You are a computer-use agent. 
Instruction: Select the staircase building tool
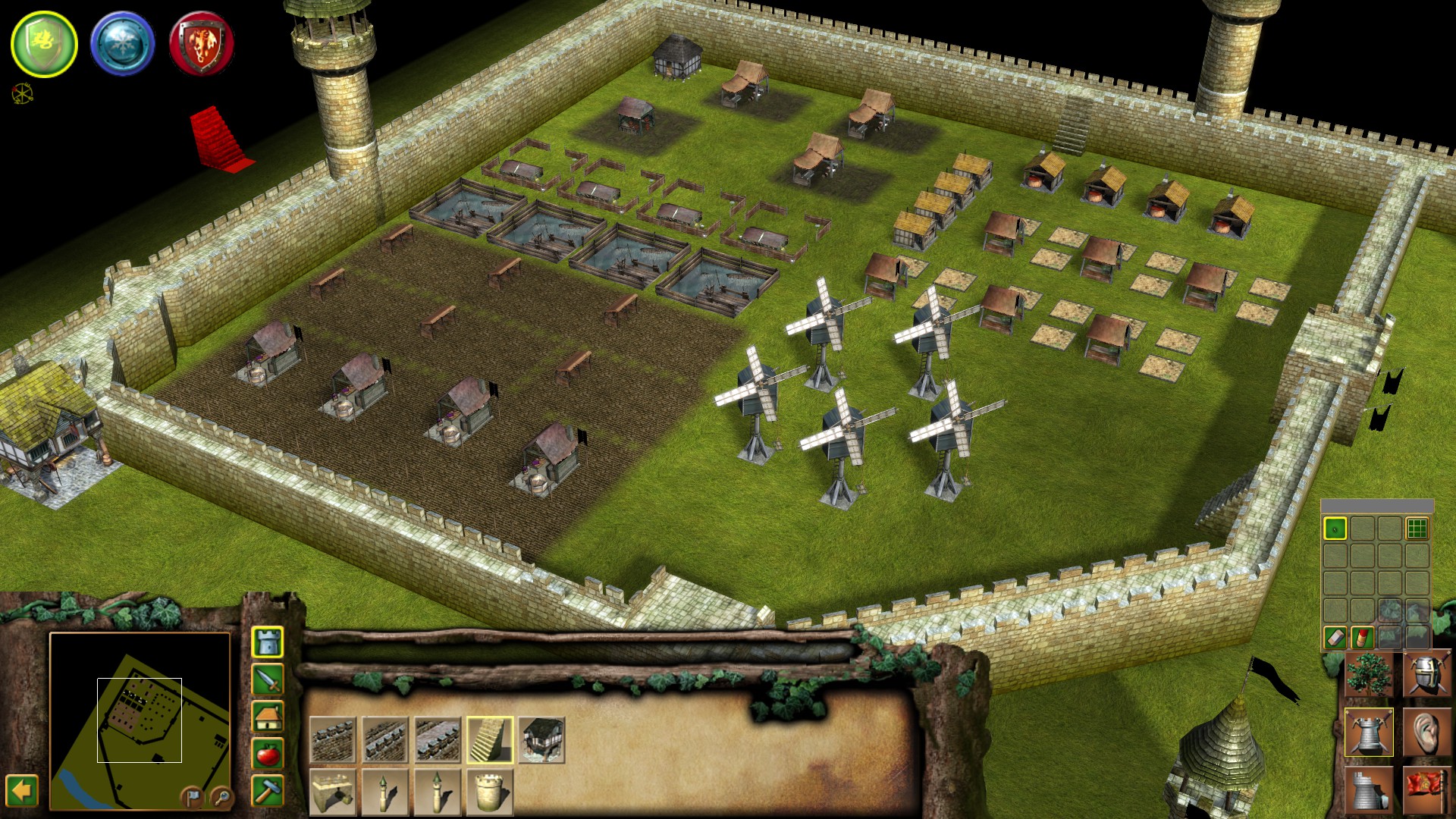click(x=490, y=739)
